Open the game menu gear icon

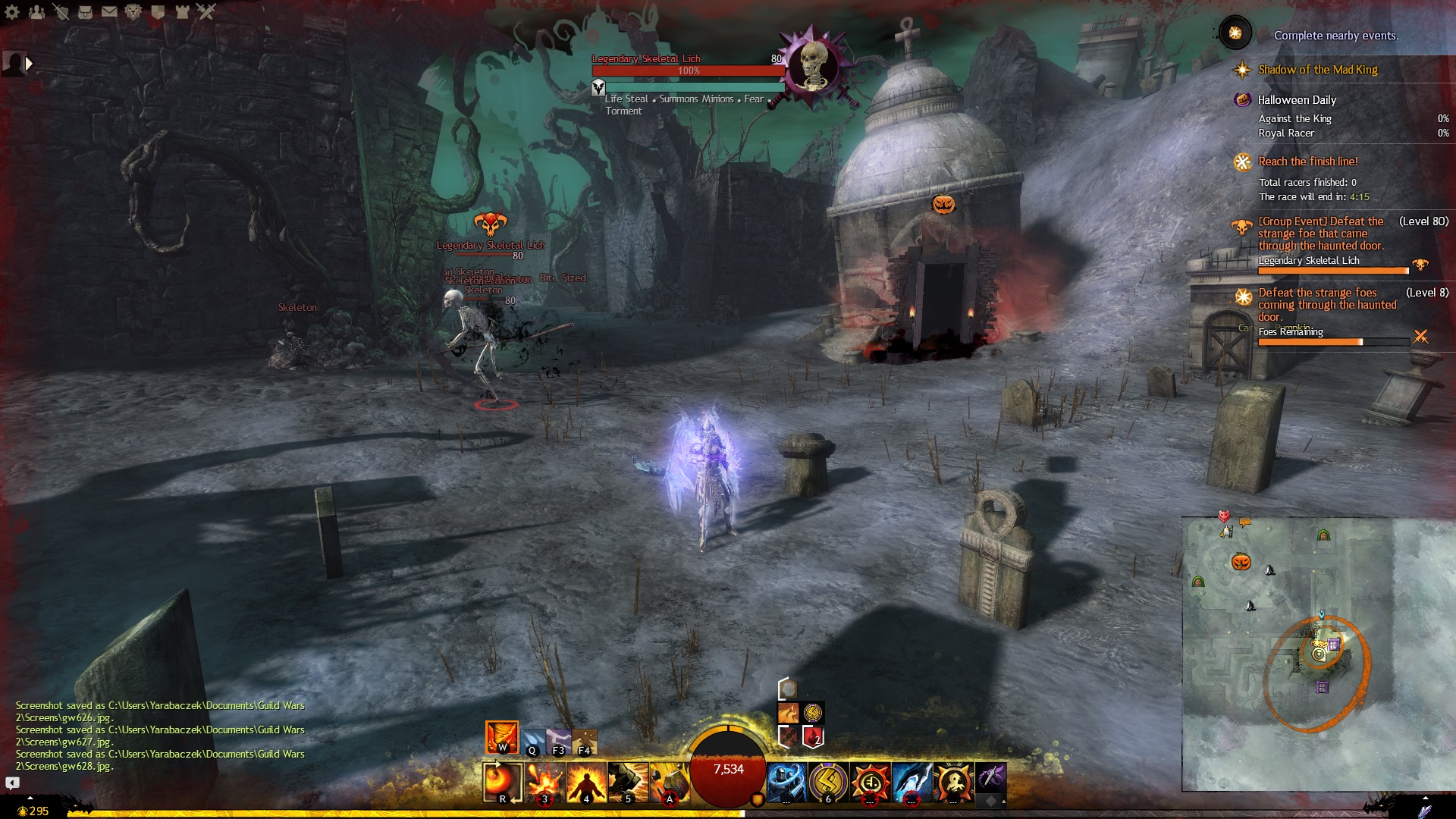pyautogui.click(x=12, y=11)
